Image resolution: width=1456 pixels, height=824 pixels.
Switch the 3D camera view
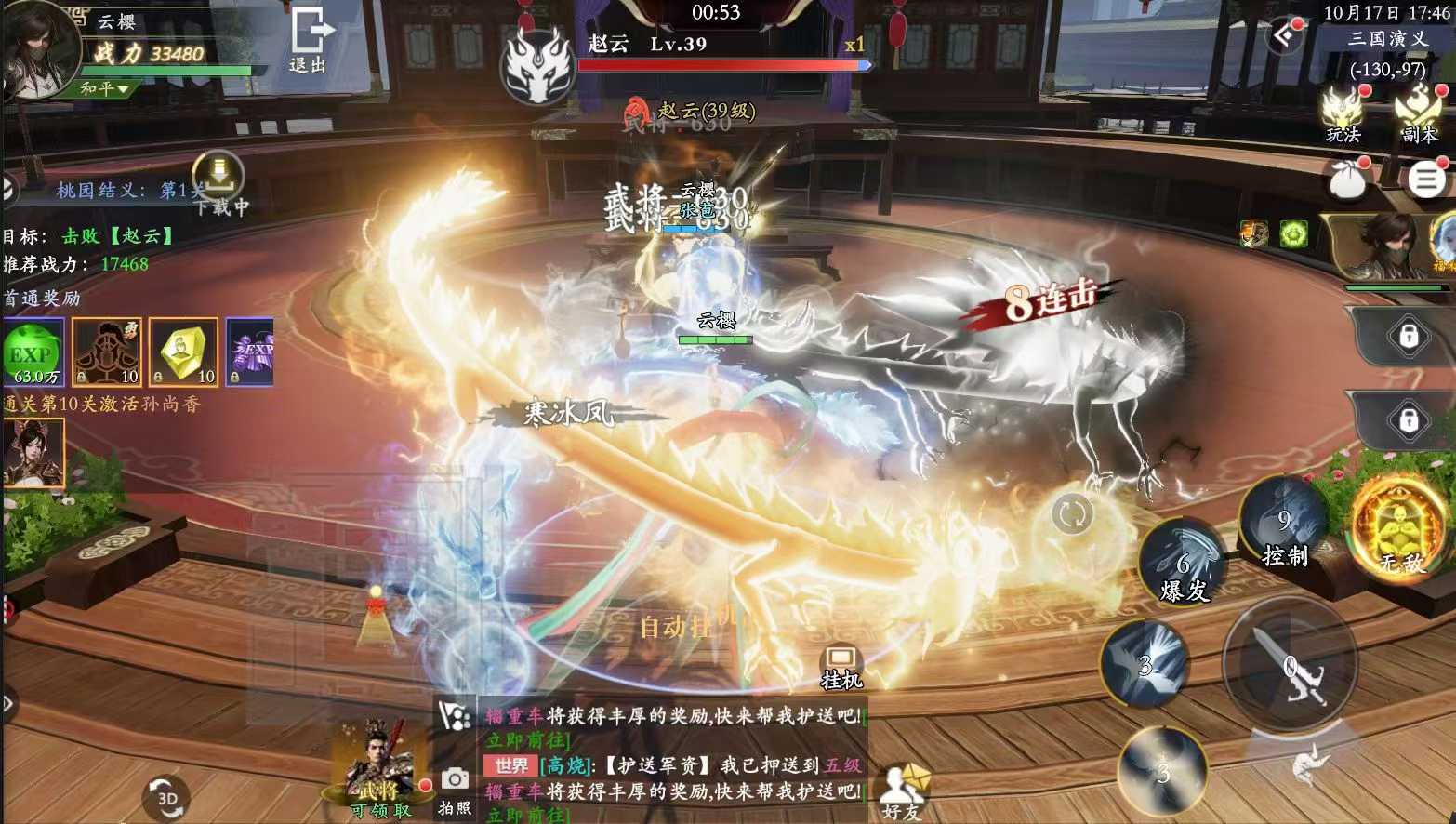tap(167, 798)
